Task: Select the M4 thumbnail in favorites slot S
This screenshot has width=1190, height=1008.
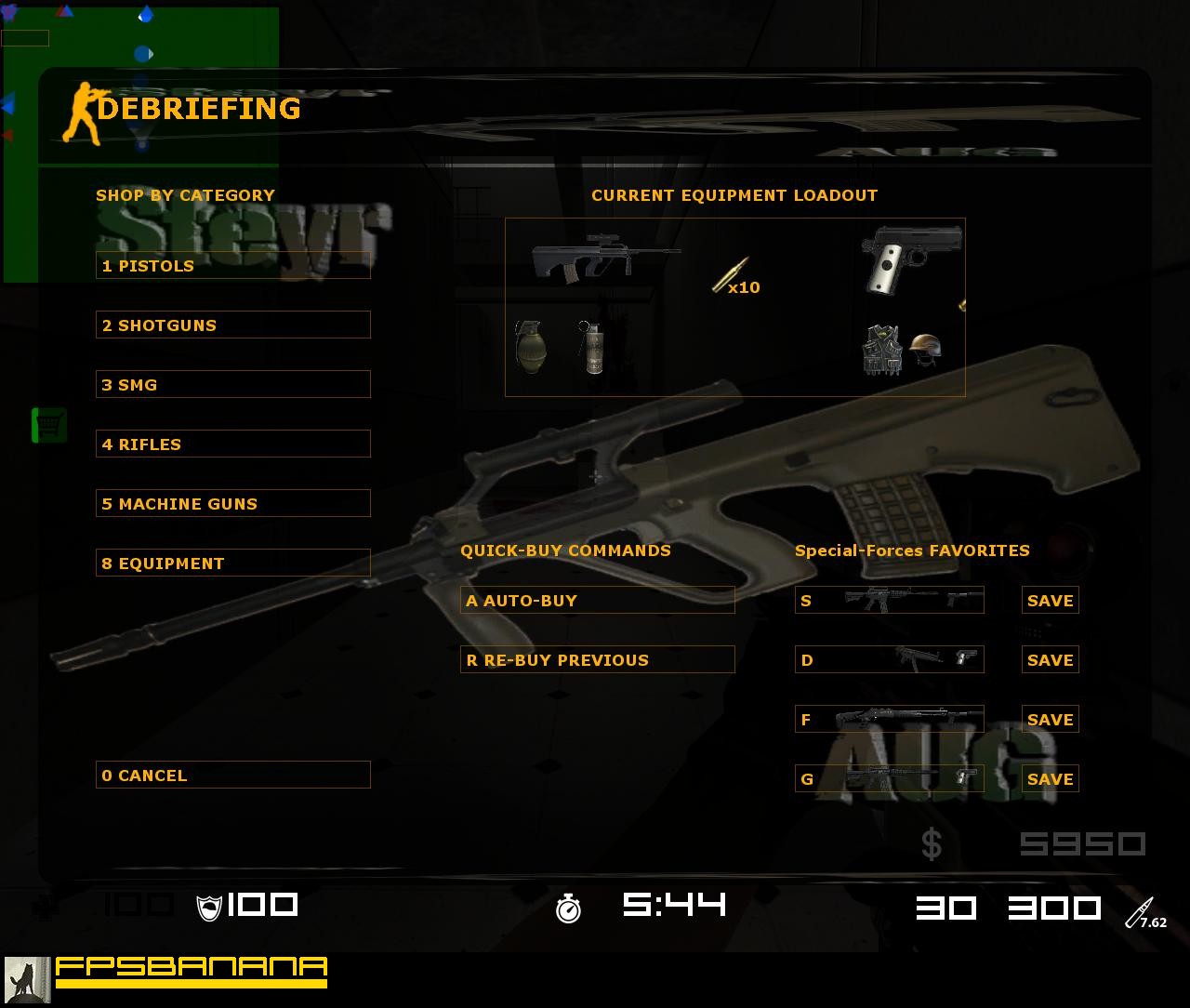Action: [888, 600]
